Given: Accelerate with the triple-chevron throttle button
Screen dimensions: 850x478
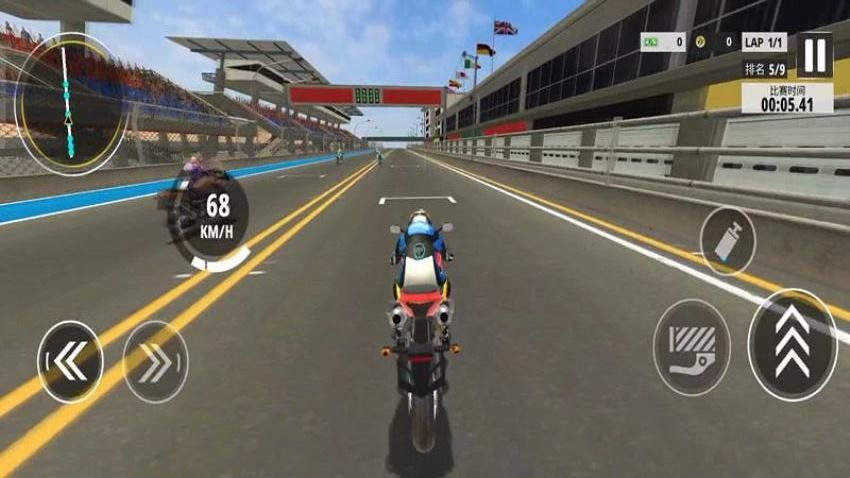Looking at the screenshot, I should pos(793,345).
